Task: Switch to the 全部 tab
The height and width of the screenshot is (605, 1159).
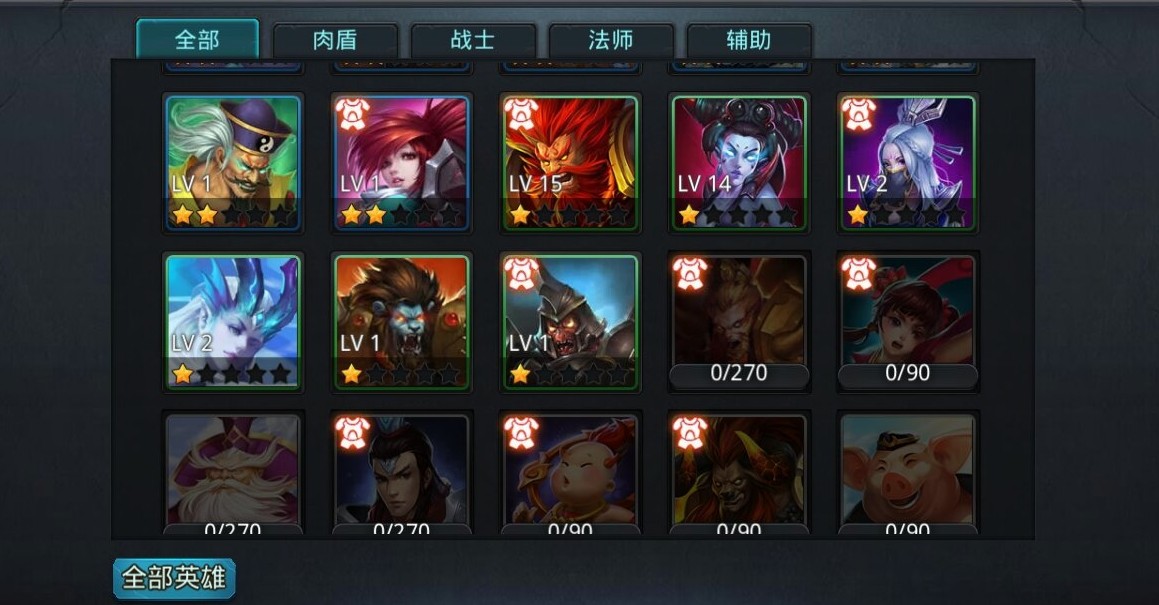Action: tap(197, 40)
